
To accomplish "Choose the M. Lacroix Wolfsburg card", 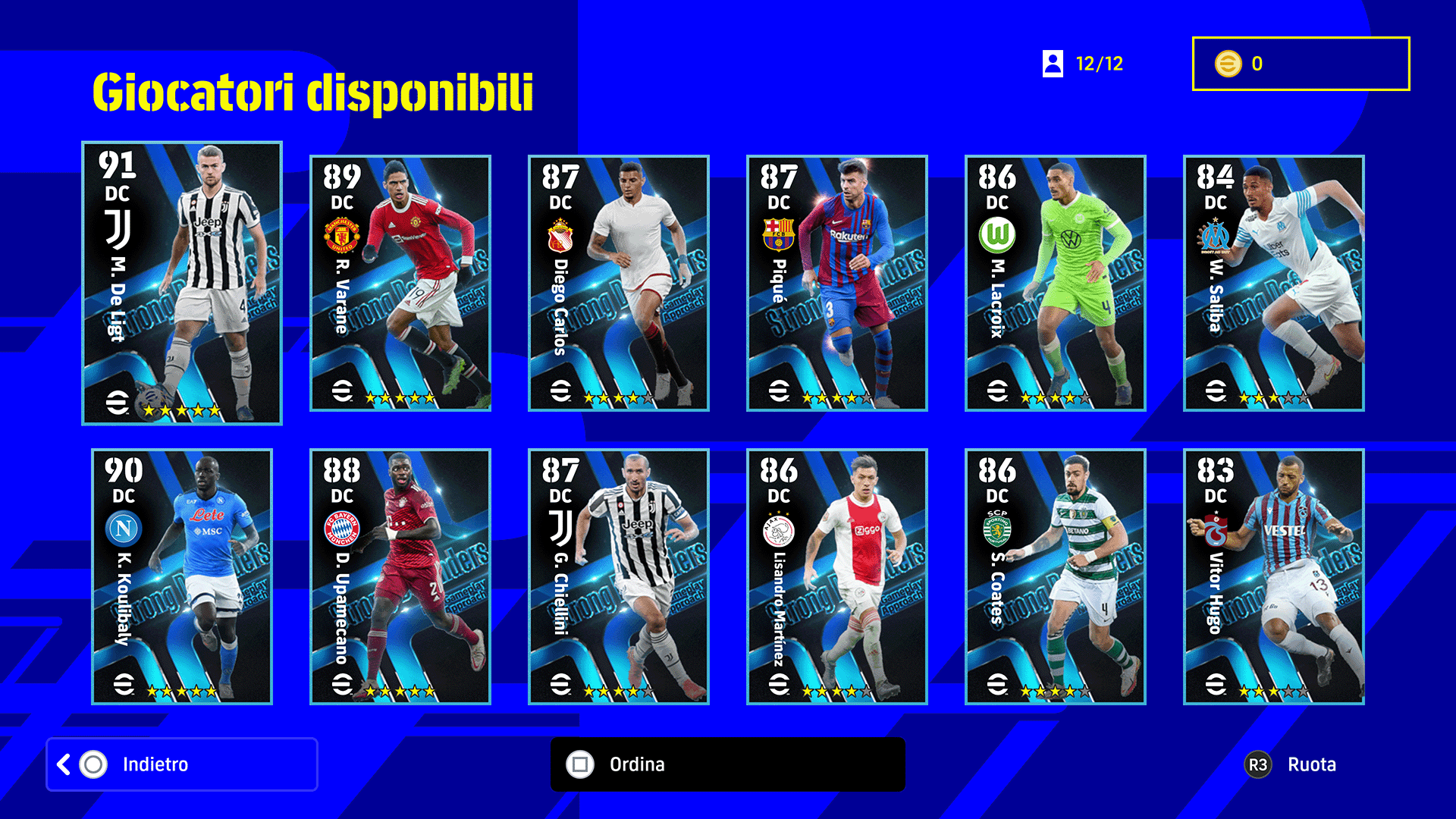I will click(1056, 283).
